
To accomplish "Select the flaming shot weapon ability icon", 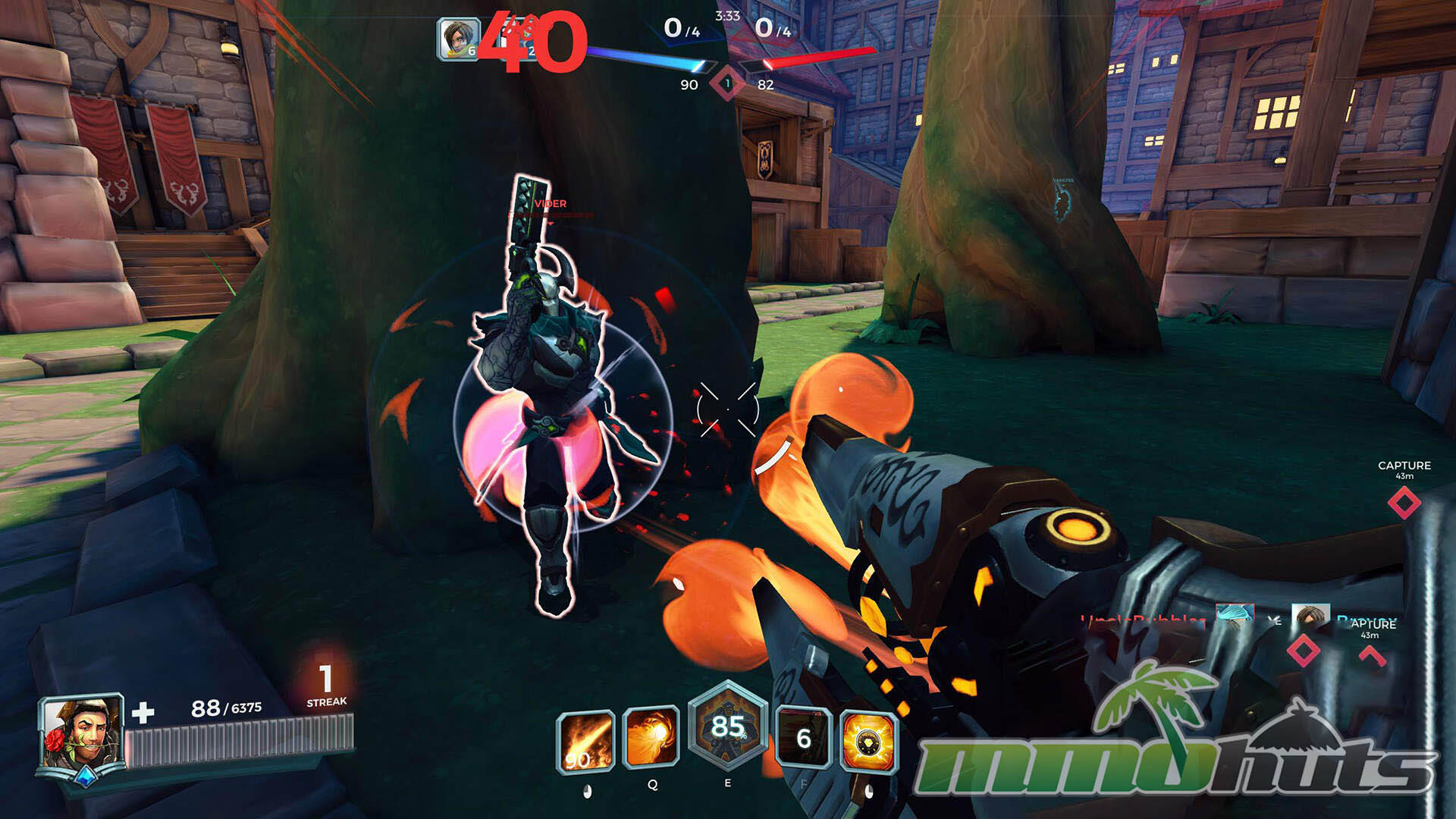I will pos(585,741).
